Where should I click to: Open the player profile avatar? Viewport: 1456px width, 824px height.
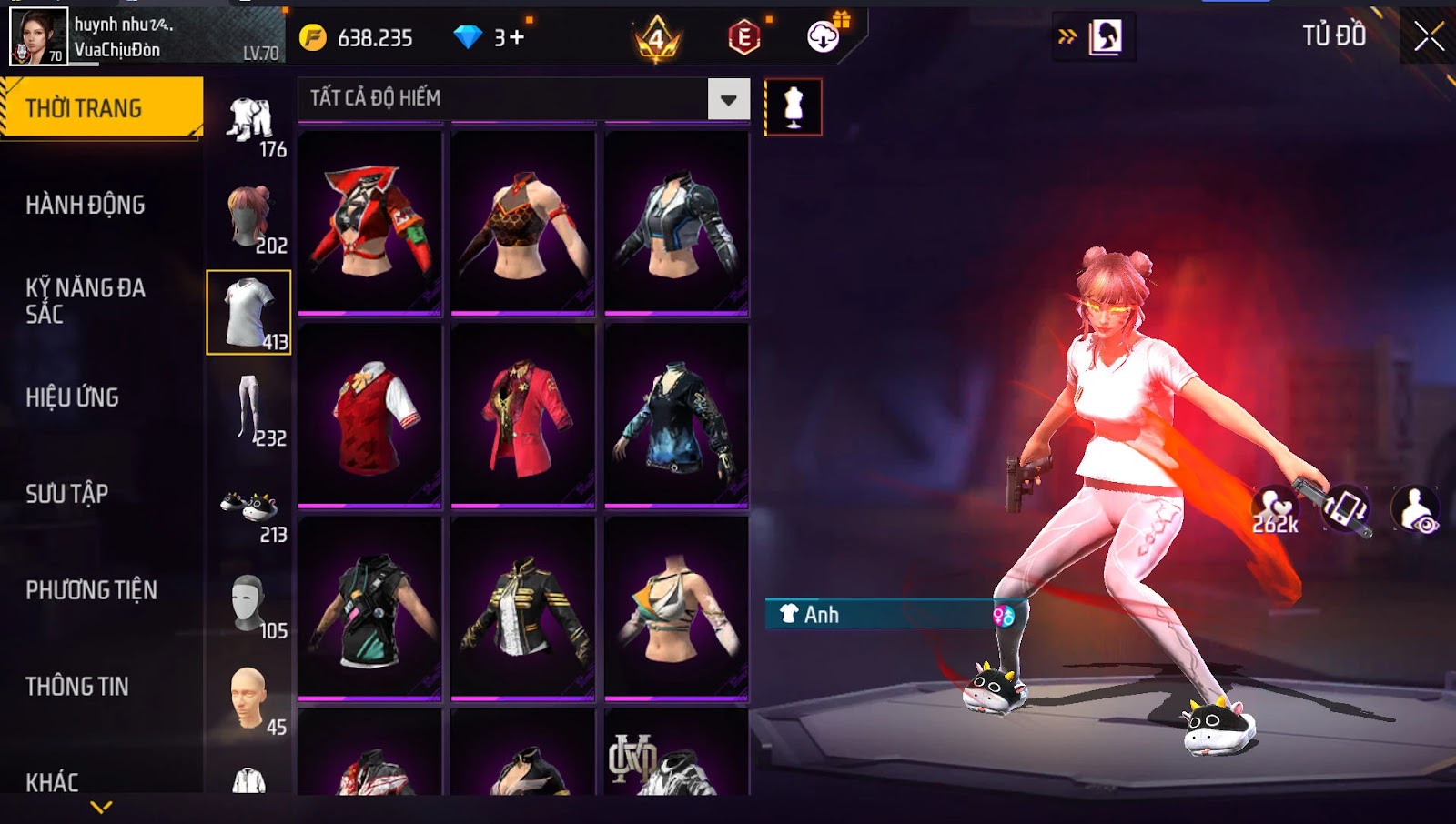point(38,36)
